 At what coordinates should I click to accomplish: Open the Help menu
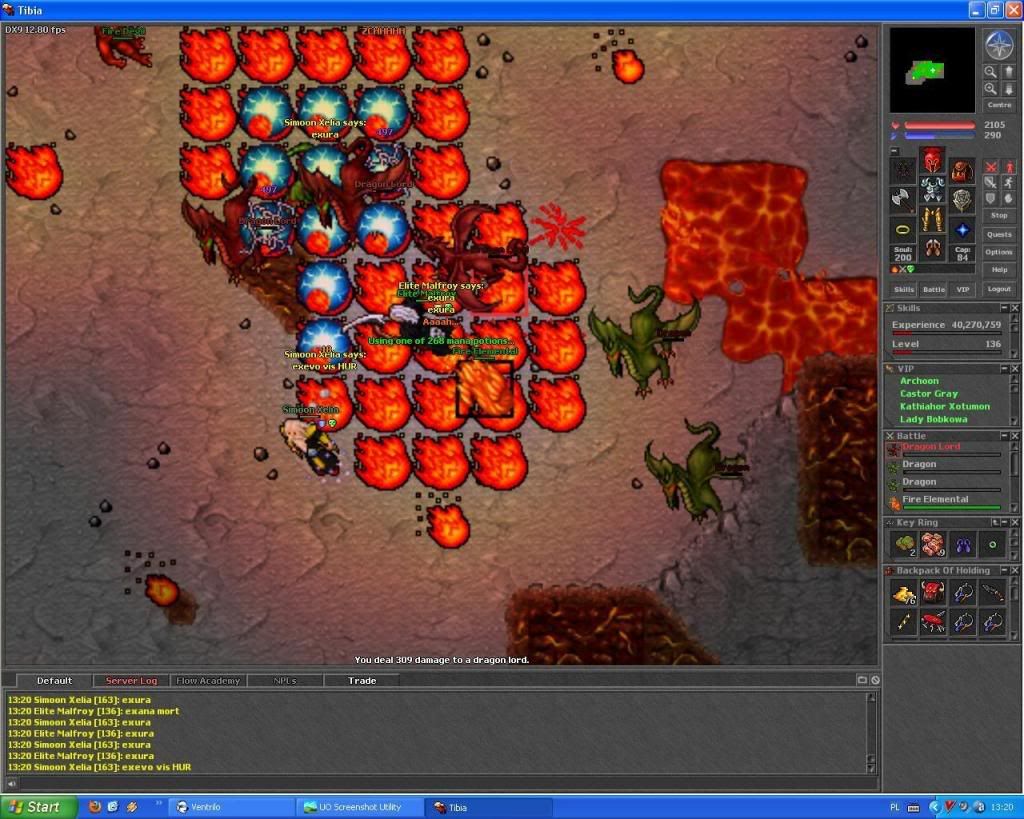pos(999,270)
